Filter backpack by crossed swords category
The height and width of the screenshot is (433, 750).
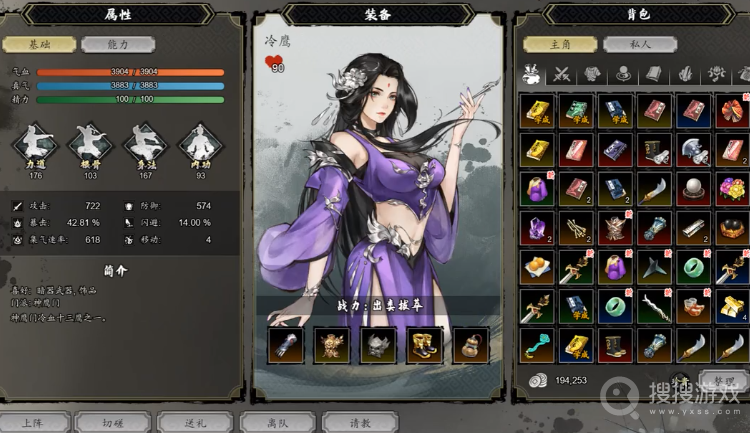pos(562,73)
